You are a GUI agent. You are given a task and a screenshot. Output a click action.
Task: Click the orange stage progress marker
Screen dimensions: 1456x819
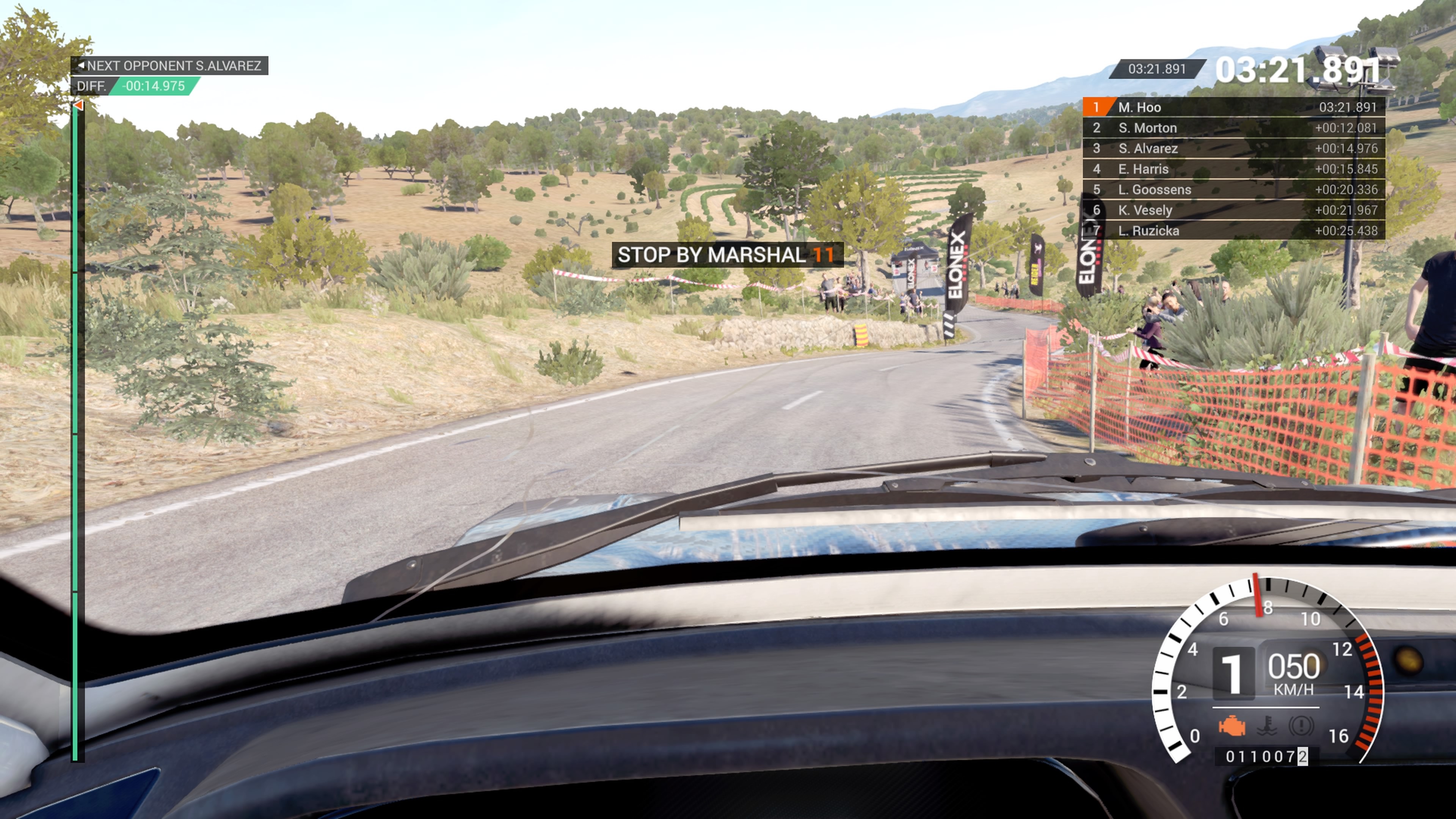(x=78, y=106)
